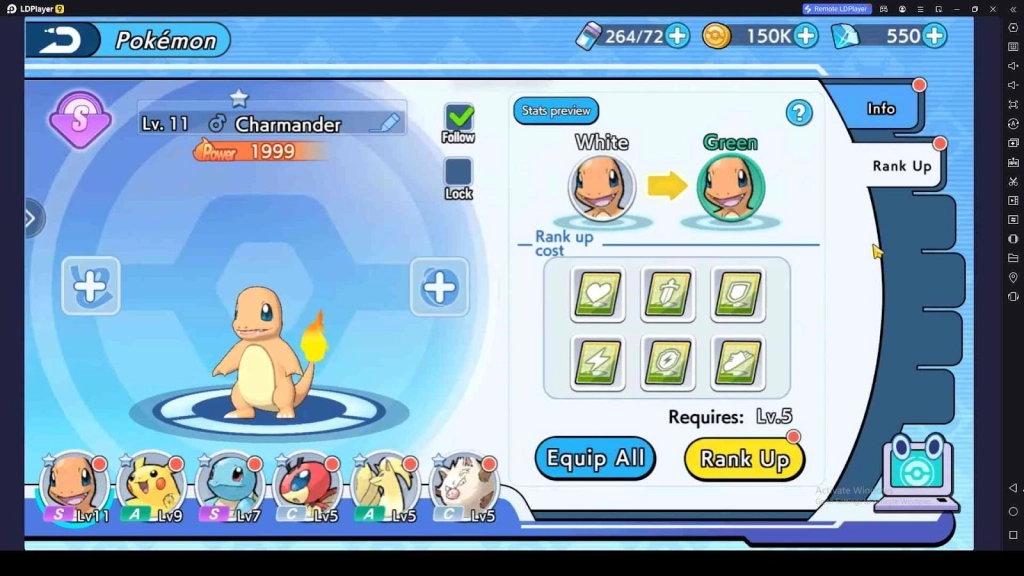Close the LDPlayer window

[993, 9]
